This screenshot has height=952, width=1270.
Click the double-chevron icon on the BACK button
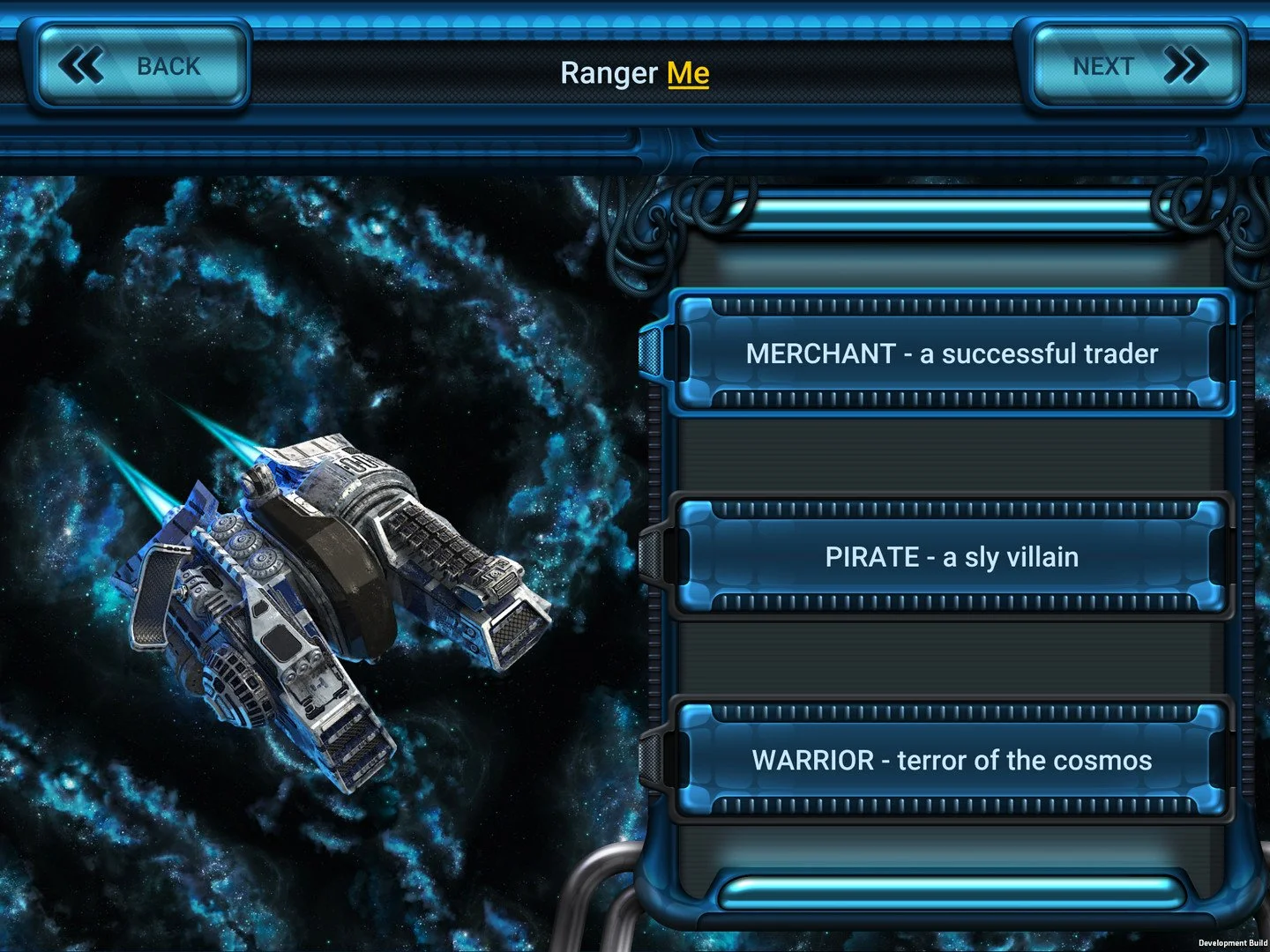click(x=81, y=63)
